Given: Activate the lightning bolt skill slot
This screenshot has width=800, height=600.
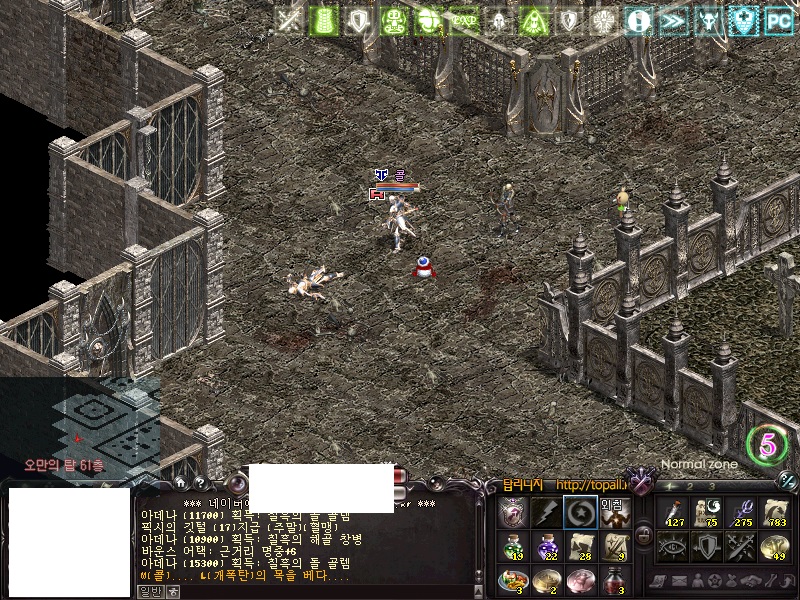Looking at the screenshot, I should [545, 513].
